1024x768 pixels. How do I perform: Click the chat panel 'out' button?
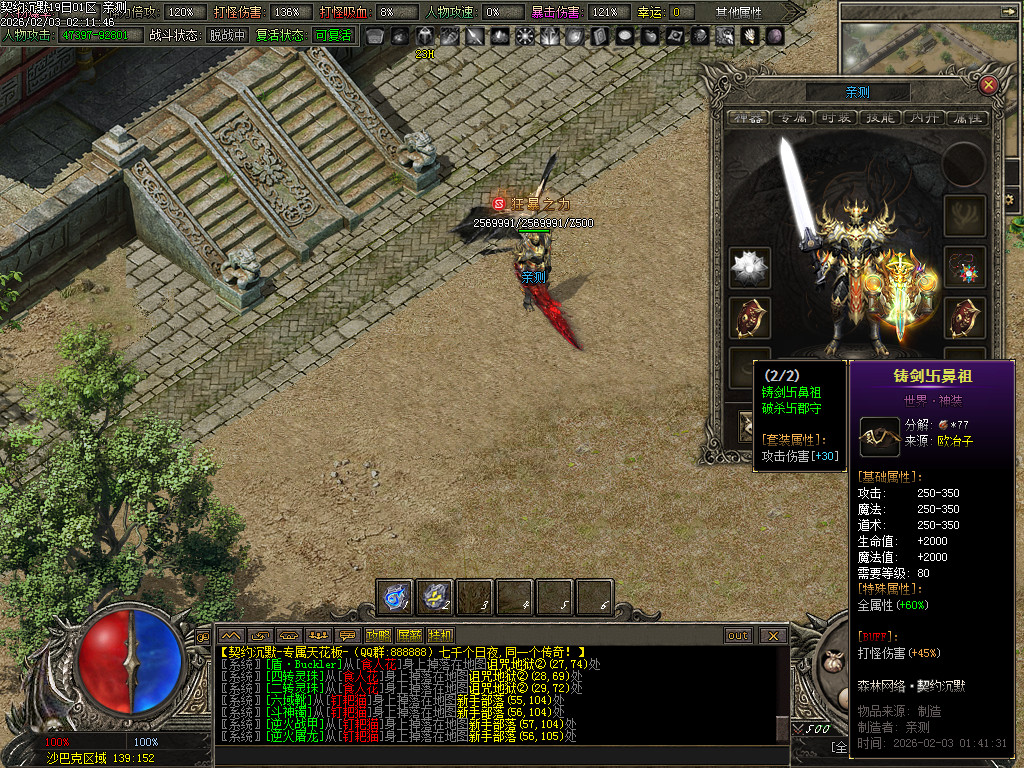[x=738, y=635]
